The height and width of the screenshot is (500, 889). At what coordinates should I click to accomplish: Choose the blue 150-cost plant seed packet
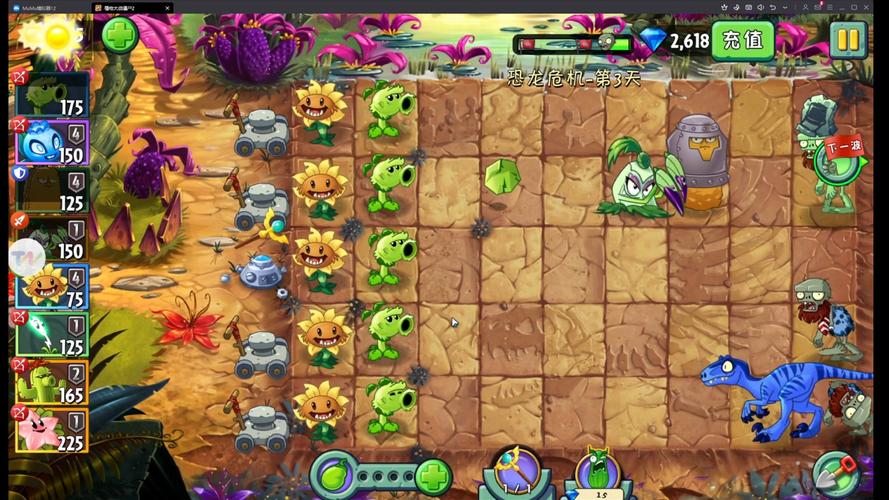52,142
